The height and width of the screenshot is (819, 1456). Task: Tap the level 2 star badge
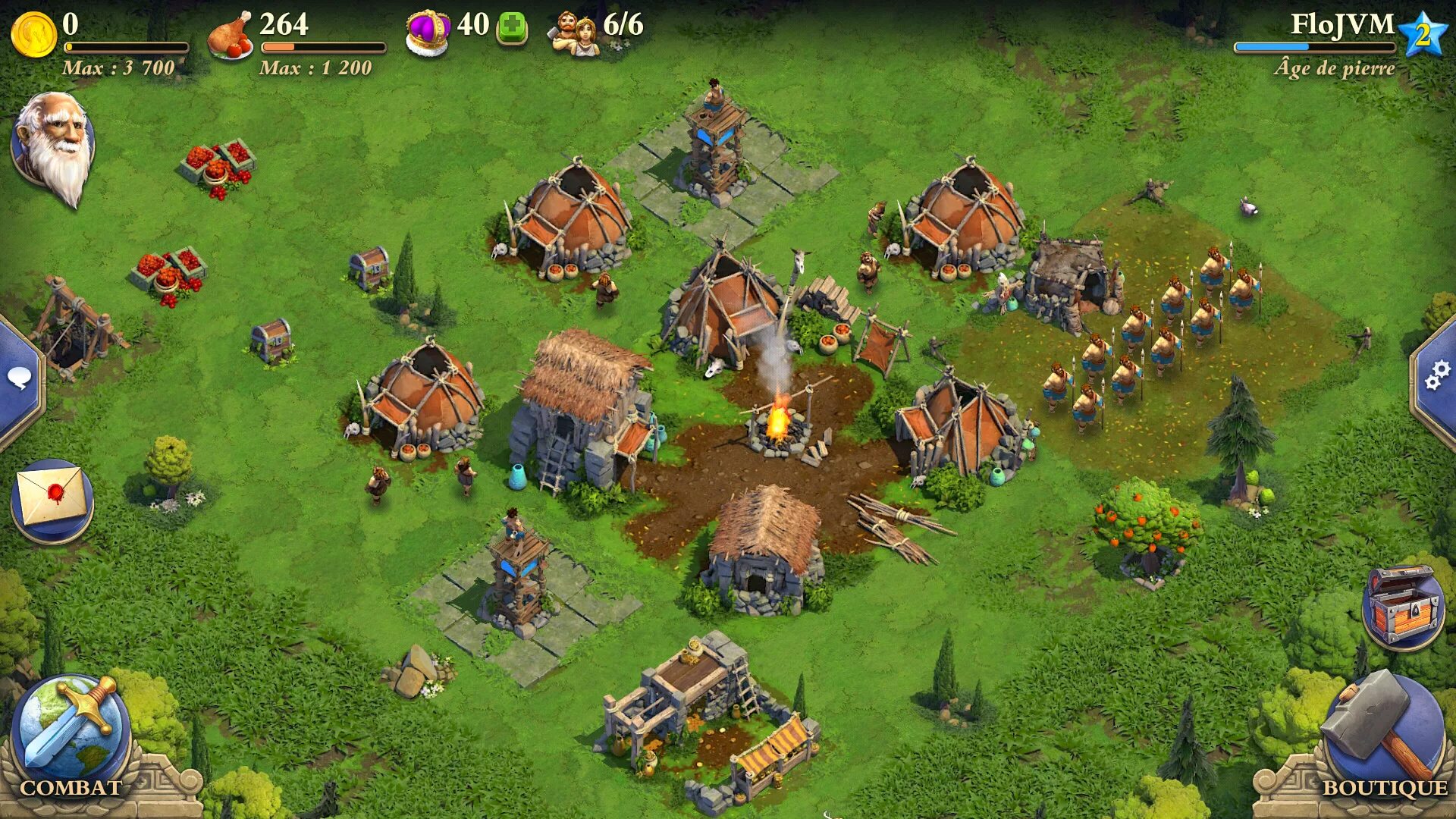[1423, 34]
